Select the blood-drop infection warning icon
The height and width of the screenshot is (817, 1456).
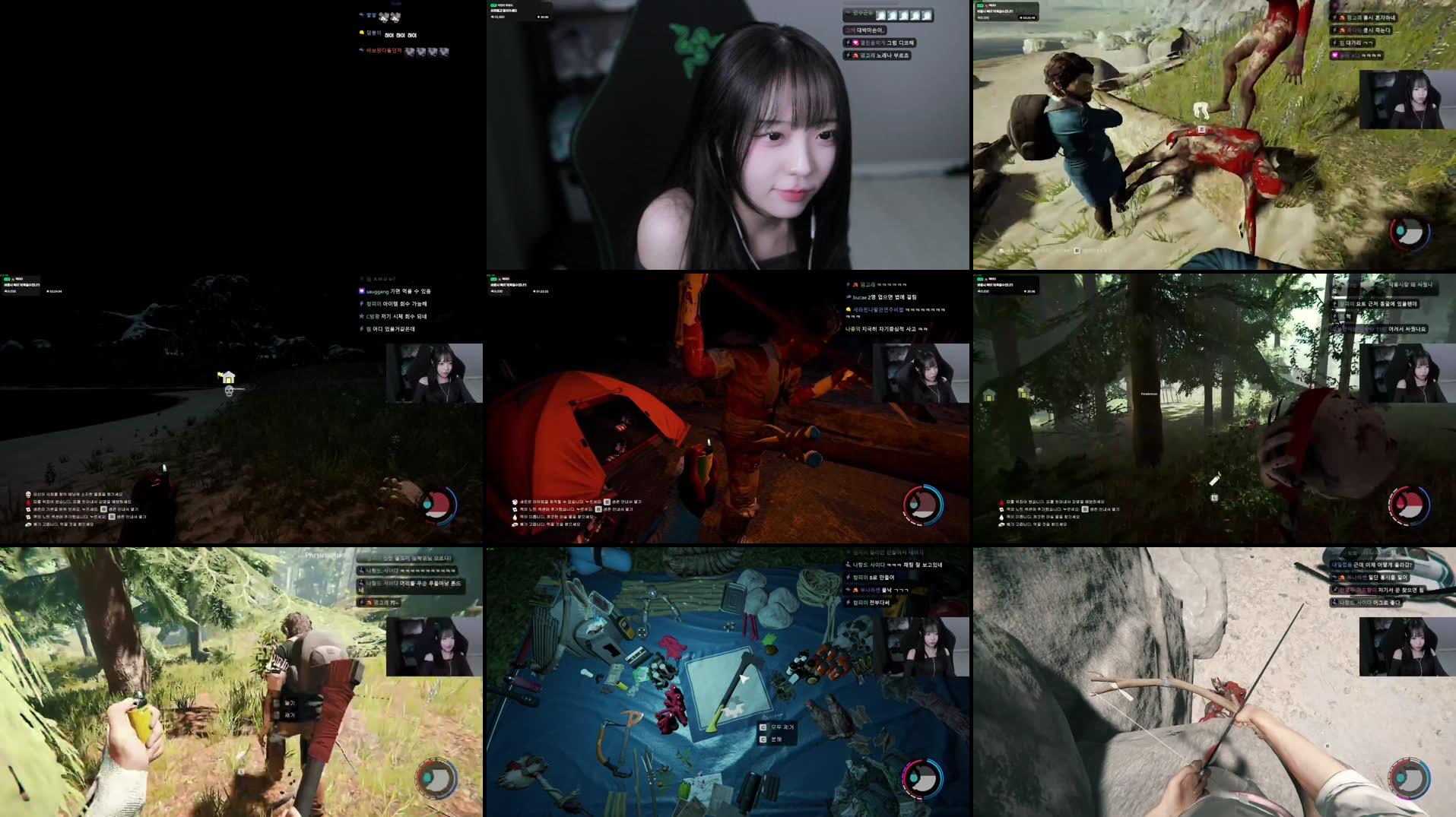coord(27,502)
